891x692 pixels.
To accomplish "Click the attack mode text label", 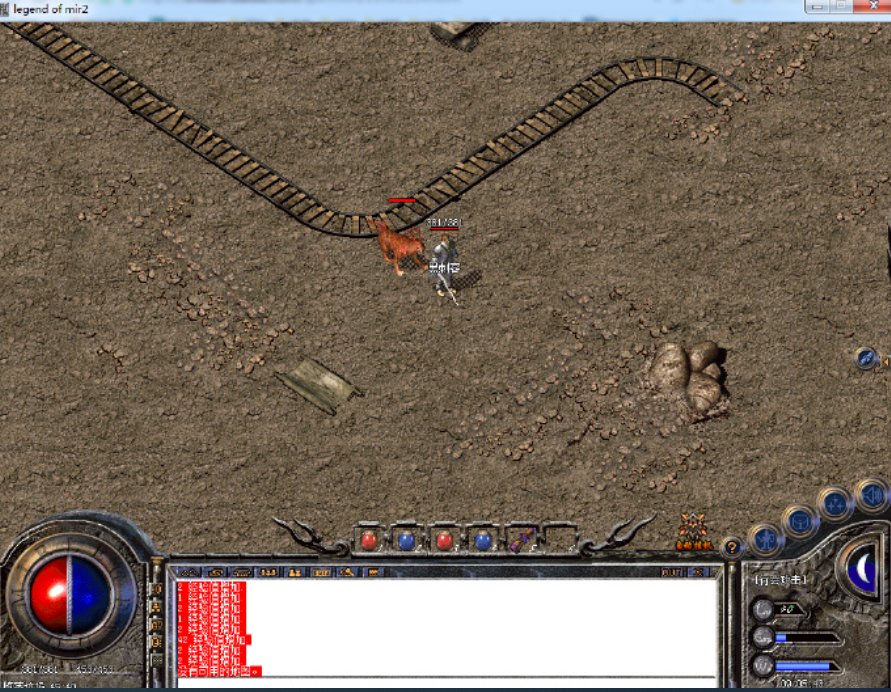I will (x=781, y=580).
